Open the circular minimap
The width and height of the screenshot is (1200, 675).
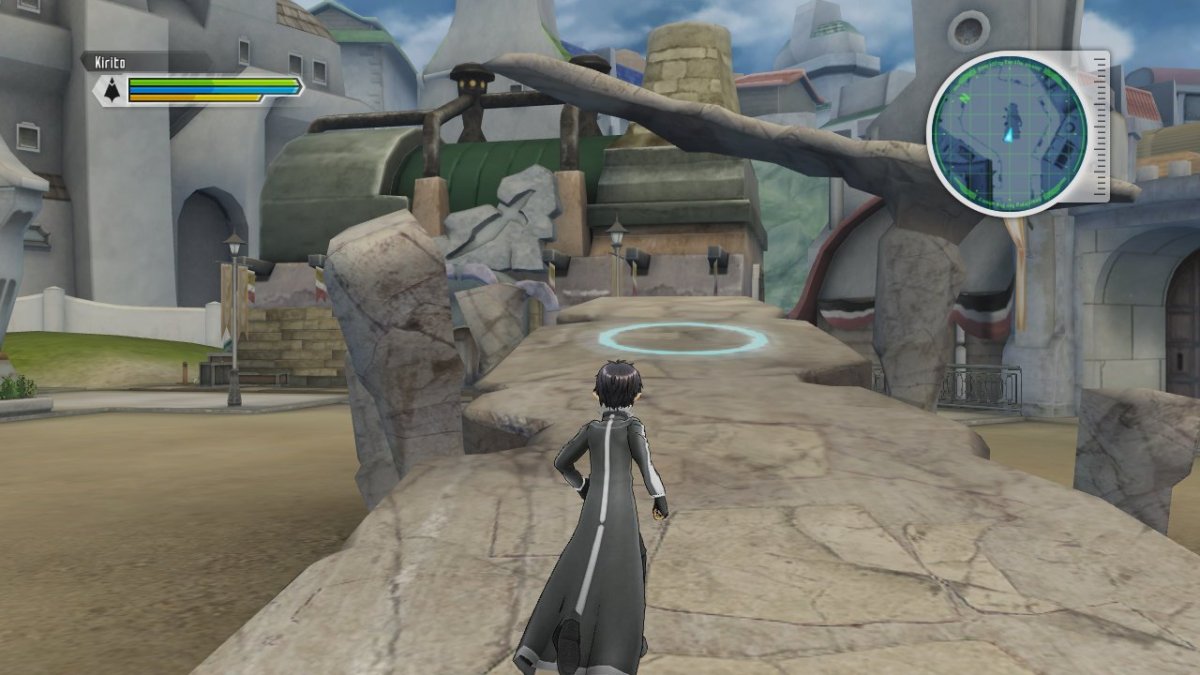pyautogui.click(x=1007, y=133)
